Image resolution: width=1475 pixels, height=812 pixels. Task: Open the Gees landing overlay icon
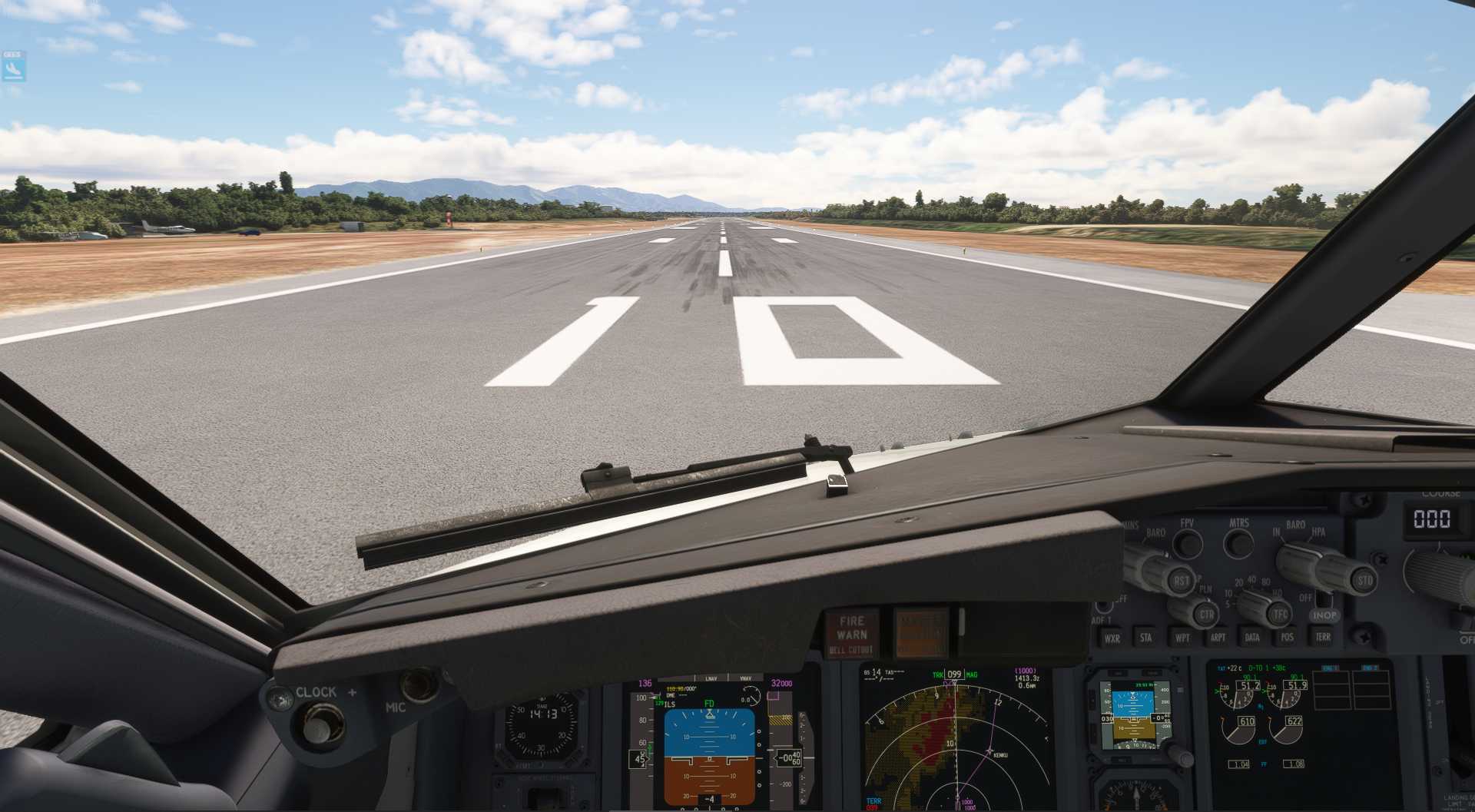[13, 68]
